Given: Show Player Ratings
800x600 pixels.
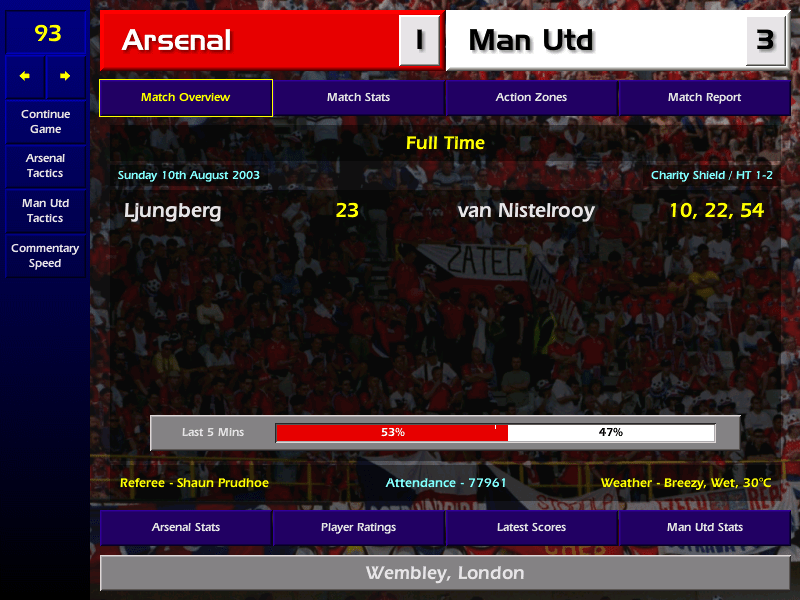Looking at the screenshot, I should [x=358, y=527].
